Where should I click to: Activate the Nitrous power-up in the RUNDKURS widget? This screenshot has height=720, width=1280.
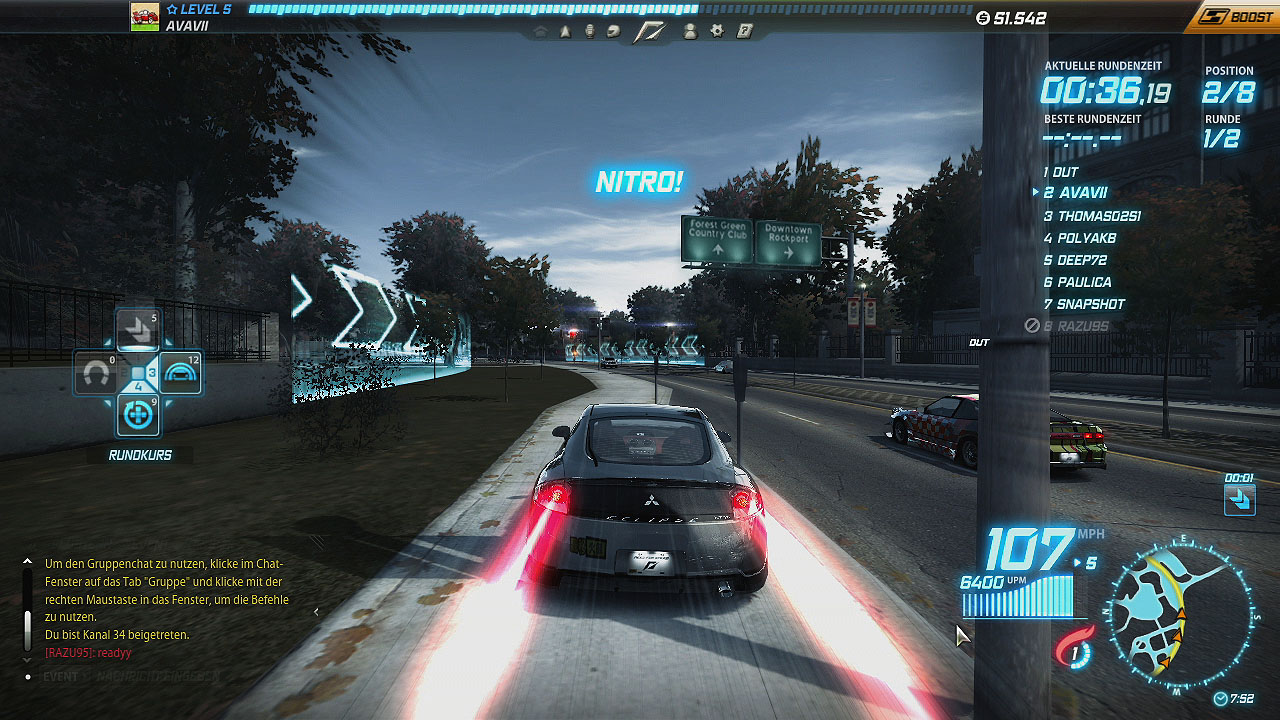tap(137, 414)
